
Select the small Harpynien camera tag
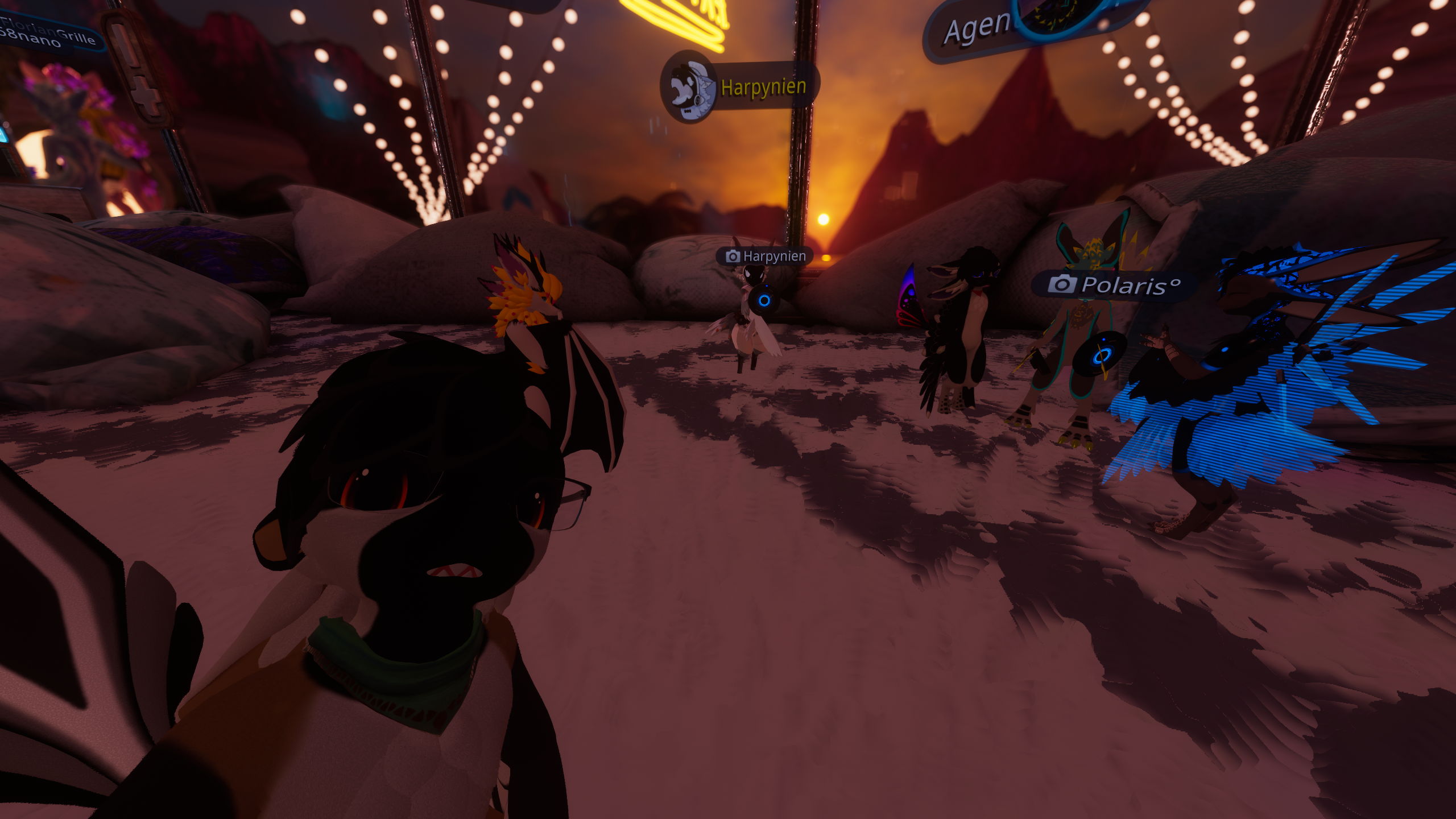(x=766, y=257)
